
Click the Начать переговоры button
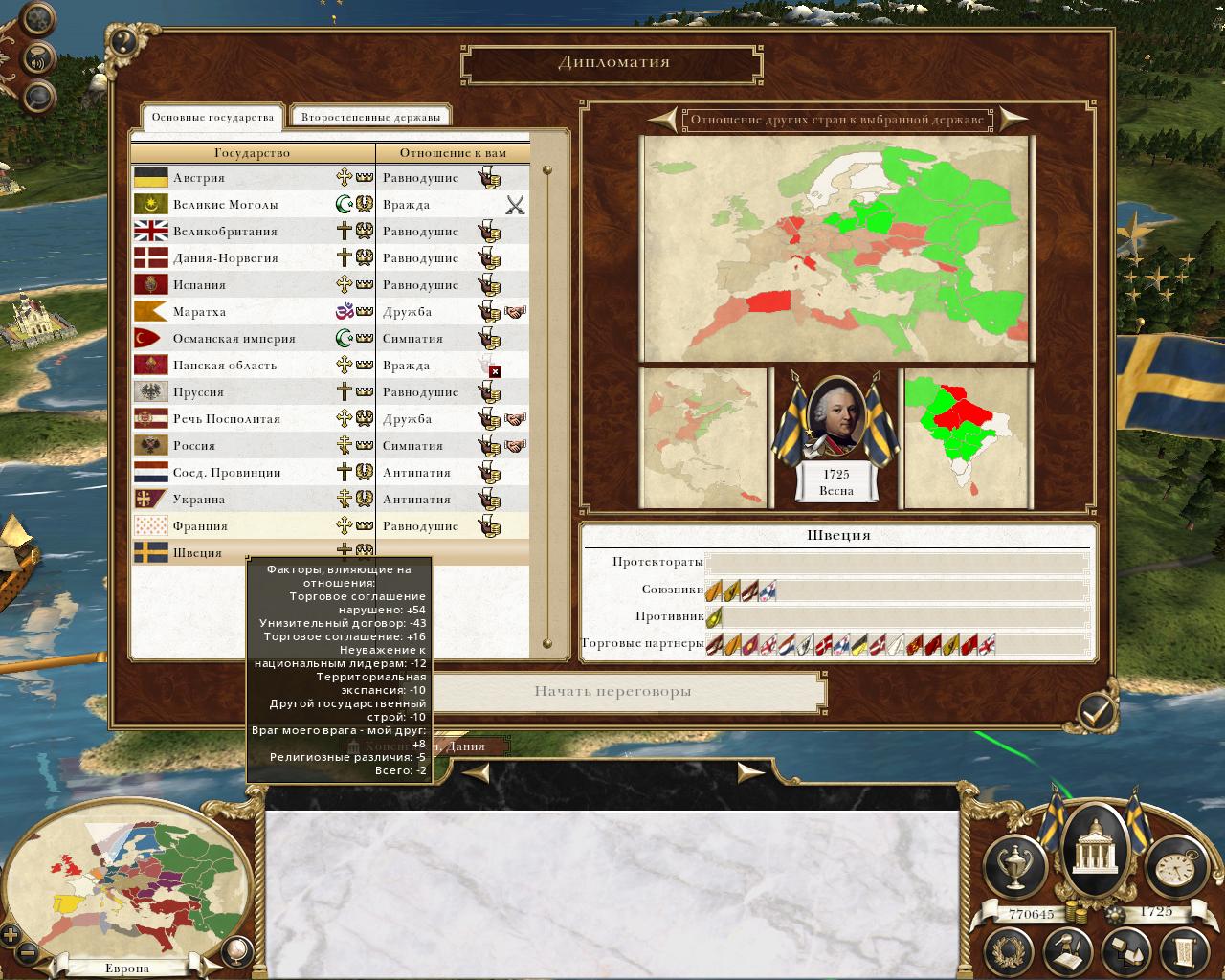tap(612, 691)
